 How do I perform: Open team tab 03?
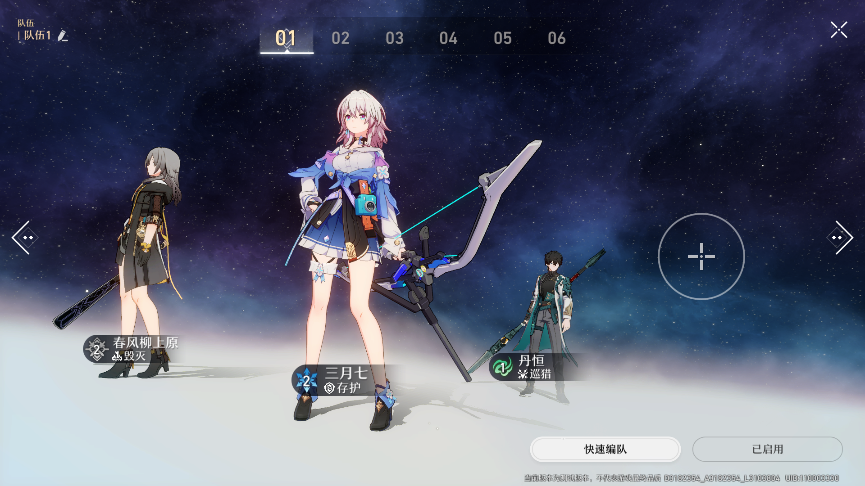(x=395, y=38)
